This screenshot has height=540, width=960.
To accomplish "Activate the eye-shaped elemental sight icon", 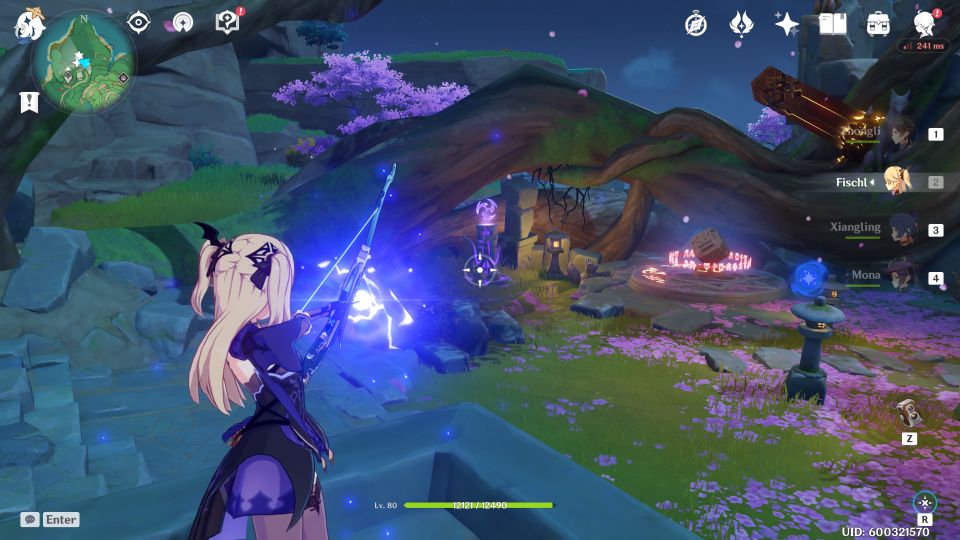I will point(138,22).
